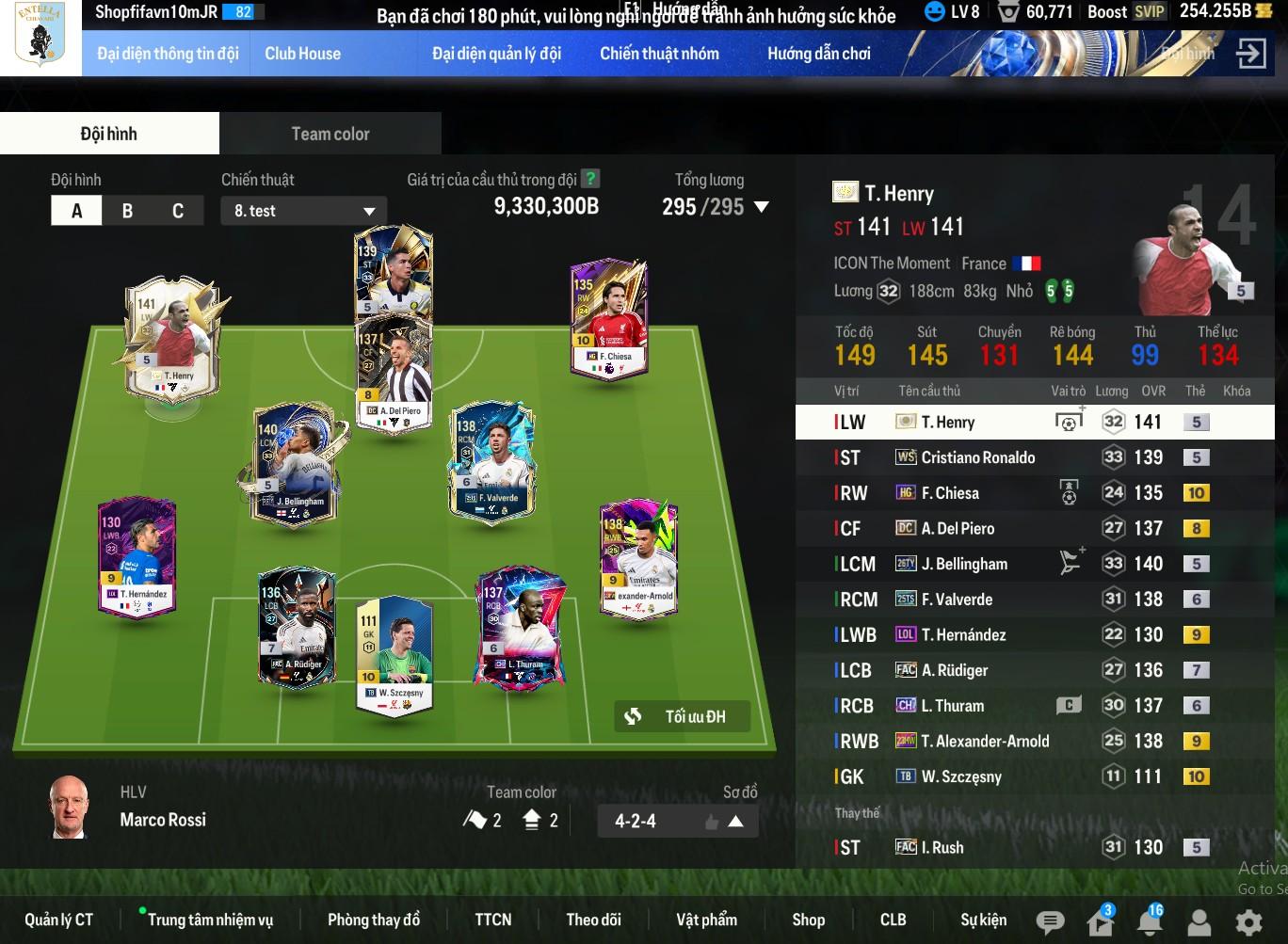Open the tactics dropdown showing 8. test
The width and height of the screenshot is (1288, 944).
click(x=303, y=211)
